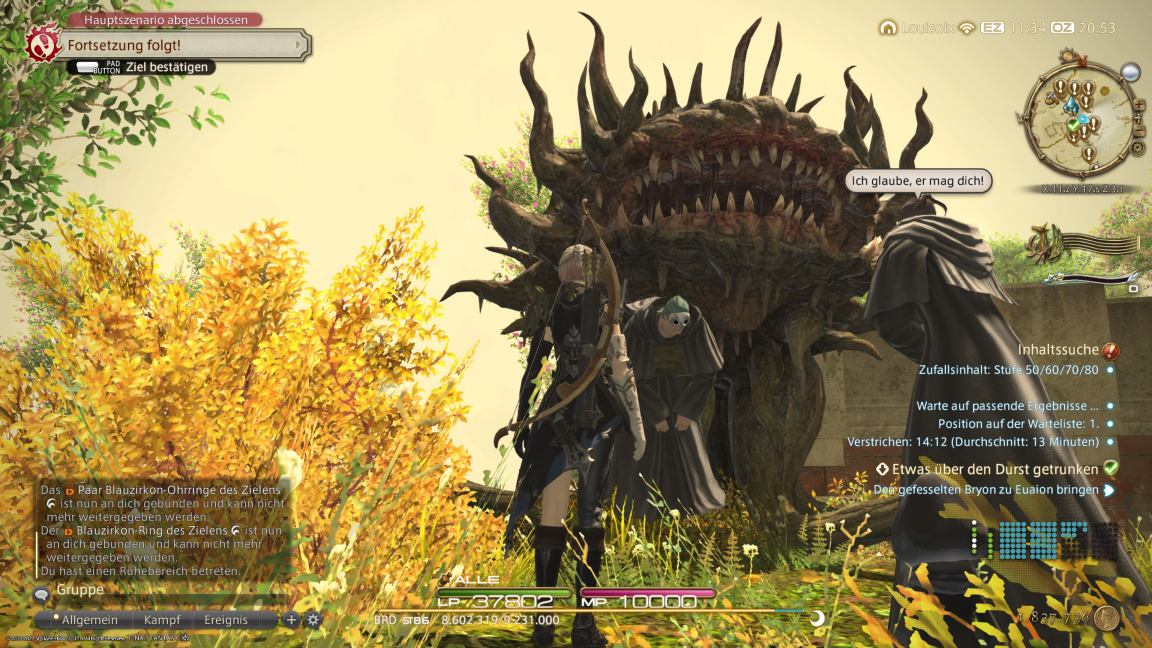The width and height of the screenshot is (1152, 648).
Task: Switch to the Kampf chat tab
Action: click(162, 620)
